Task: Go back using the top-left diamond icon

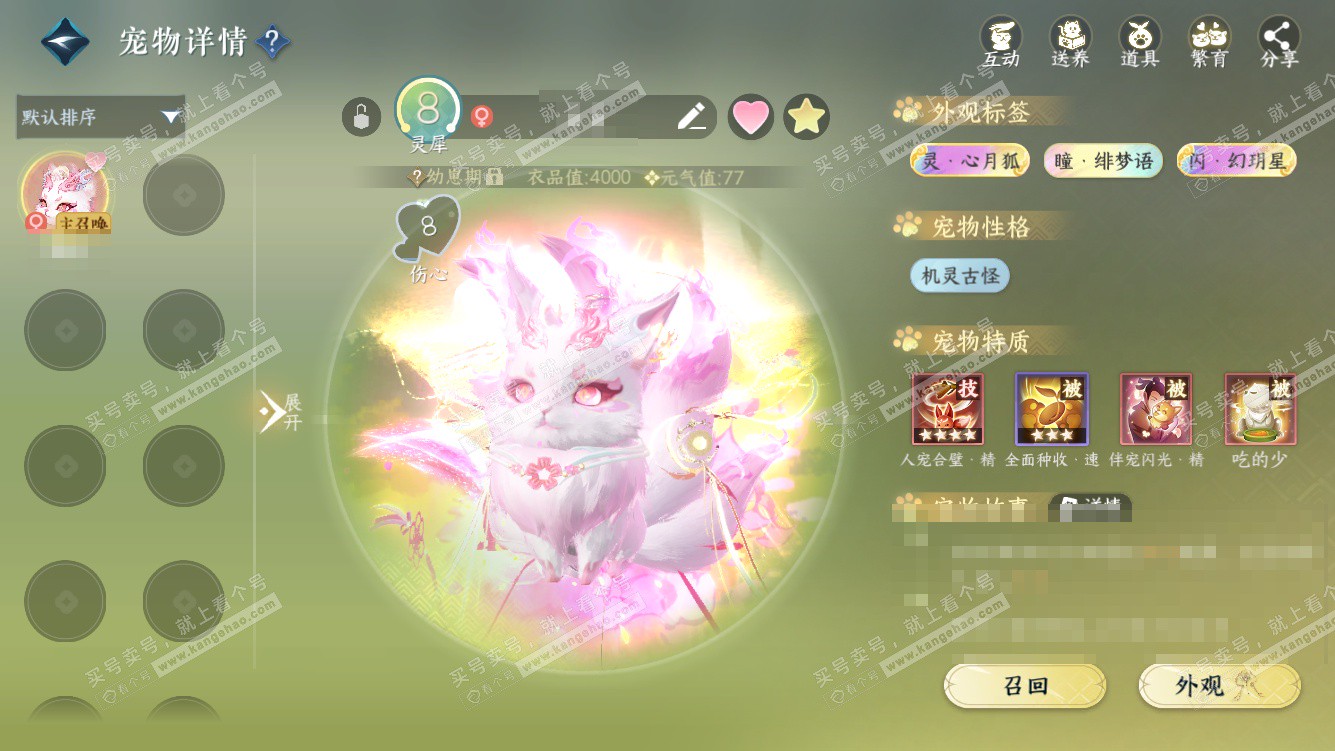Action: click(x=65, y=42)
